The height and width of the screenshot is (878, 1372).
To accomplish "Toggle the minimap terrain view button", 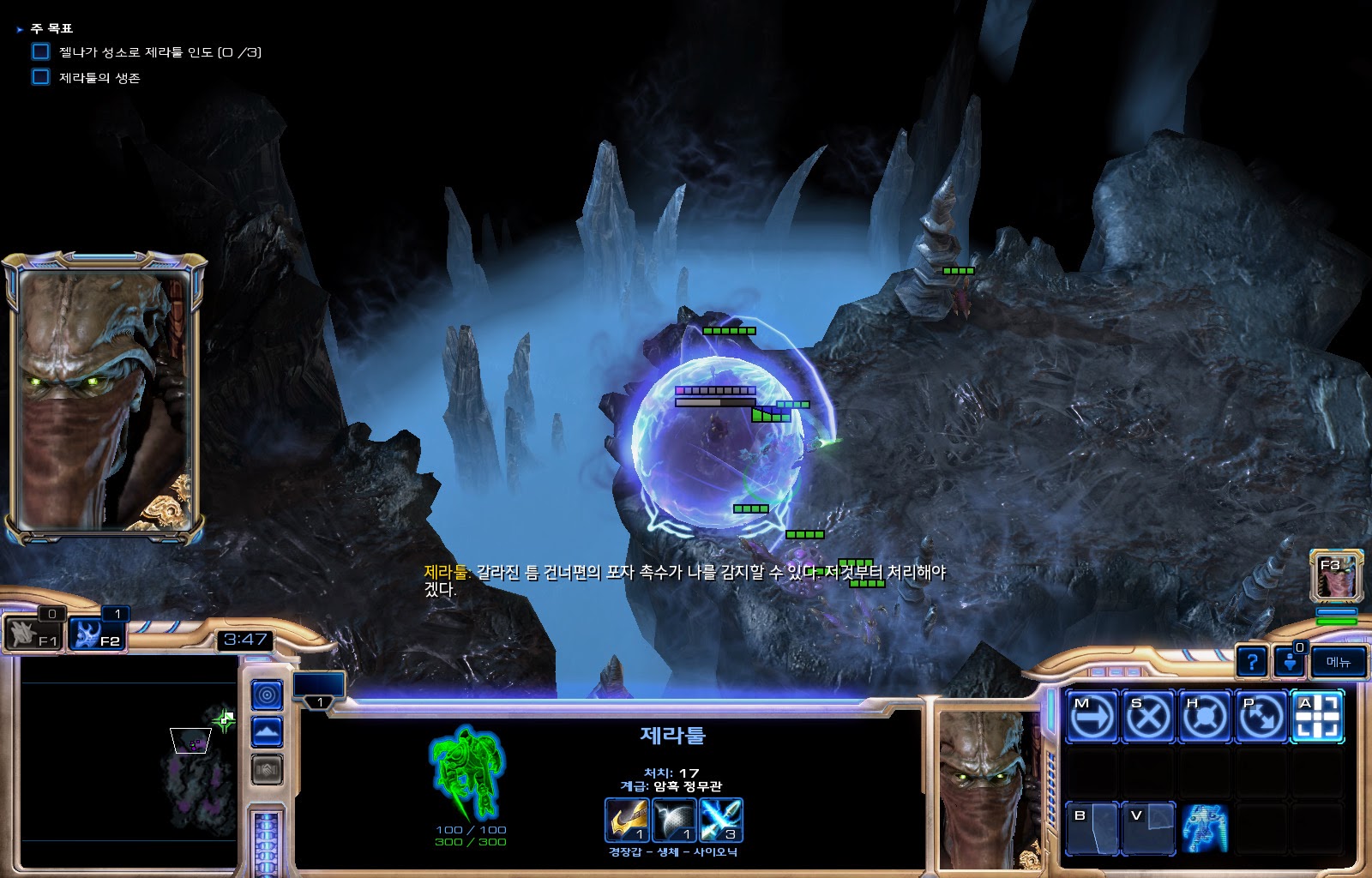I will coord(267,732).
